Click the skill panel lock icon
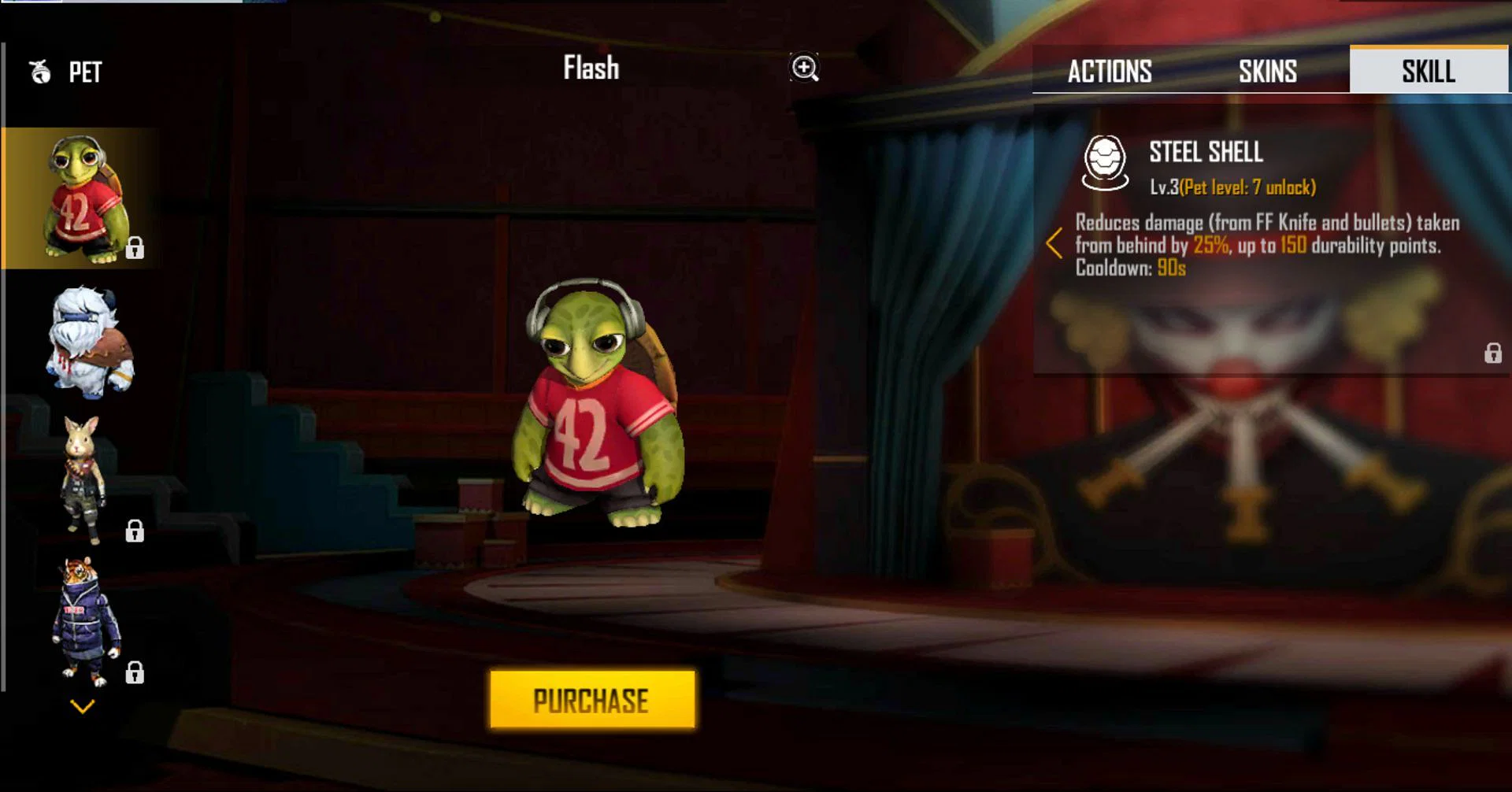The height and width of the screenshot is (792, 1512). coord(1492,353)
